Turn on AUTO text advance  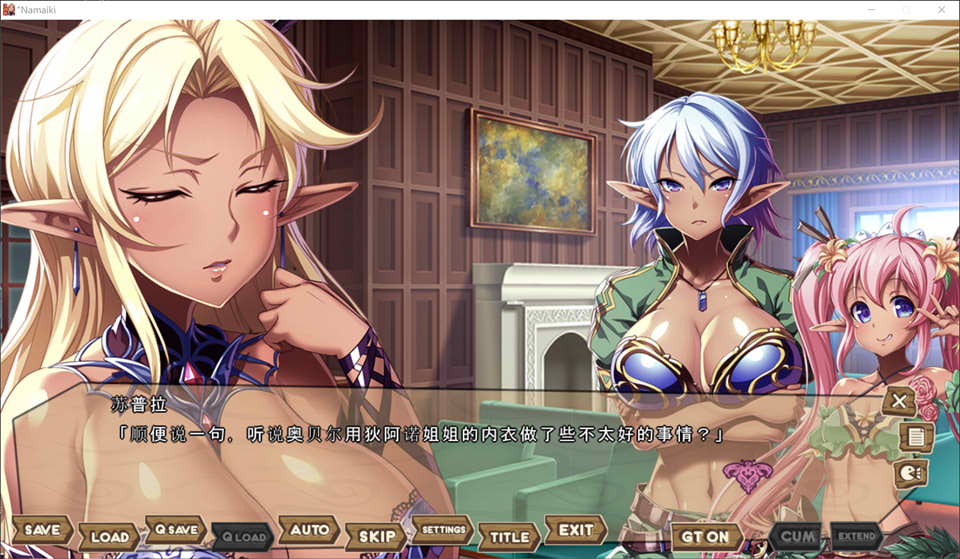coord(309,530)
